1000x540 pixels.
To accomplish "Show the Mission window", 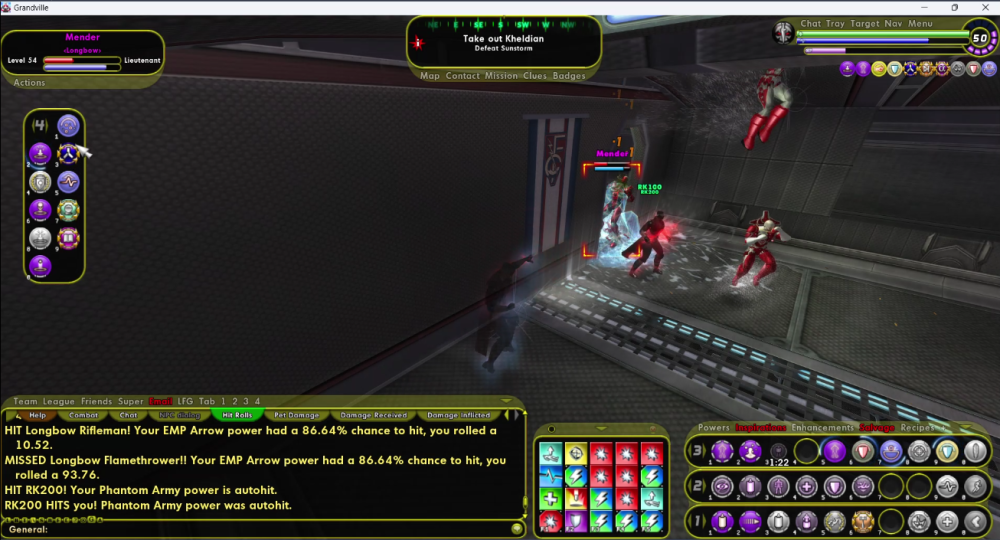I will coord(502,76).
